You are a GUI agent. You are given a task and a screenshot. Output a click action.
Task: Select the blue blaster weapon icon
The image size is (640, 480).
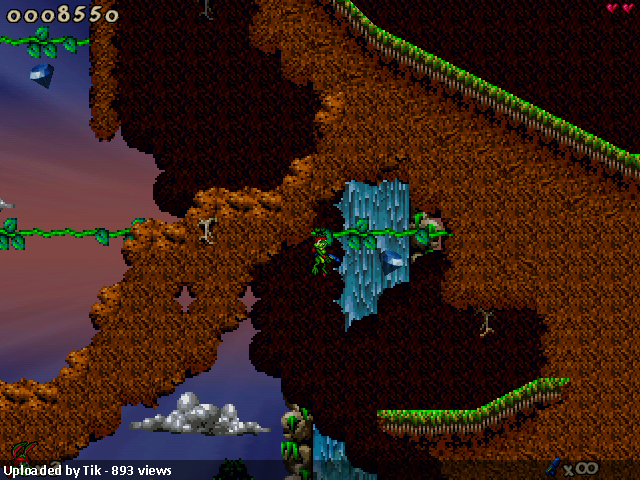pos(552,465)
